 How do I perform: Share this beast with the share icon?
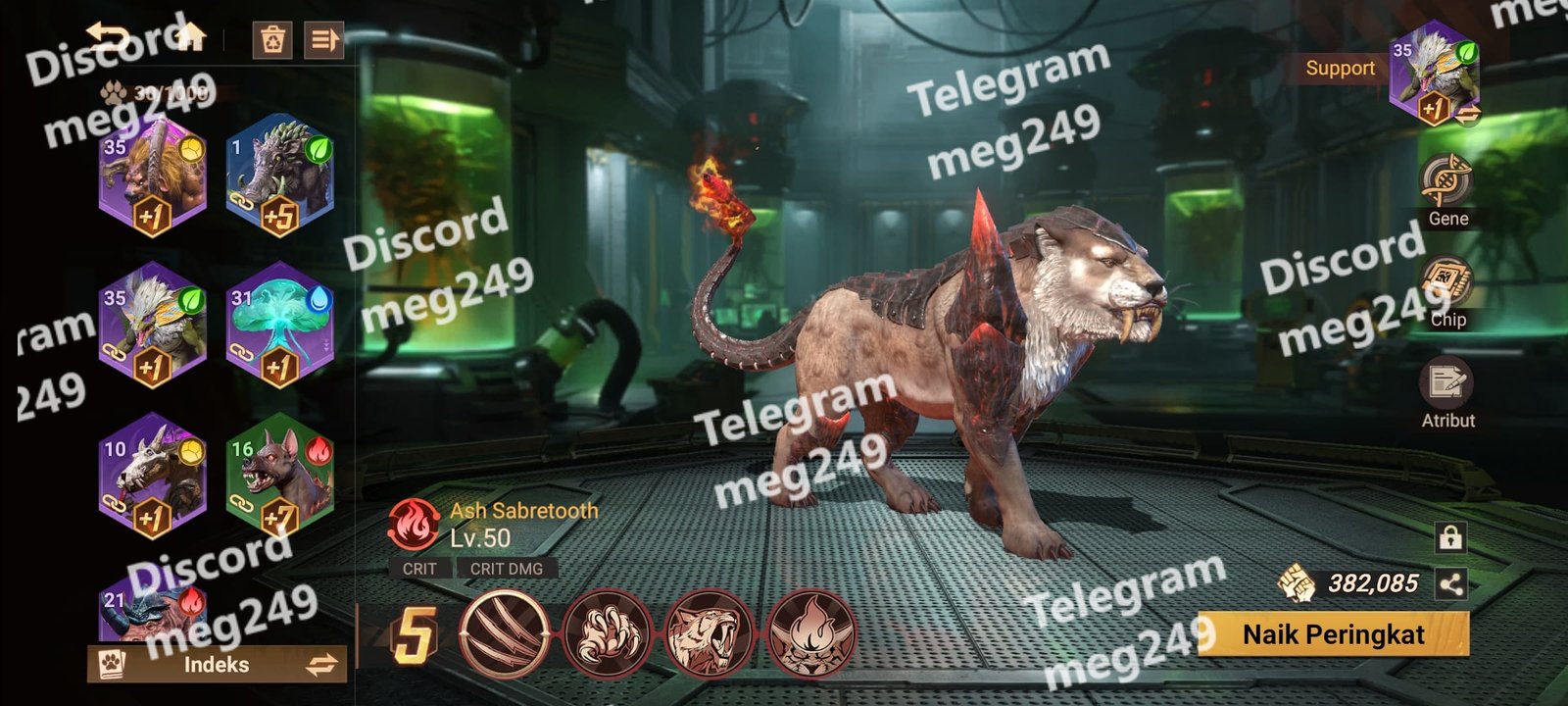[x=1450, y=584]
